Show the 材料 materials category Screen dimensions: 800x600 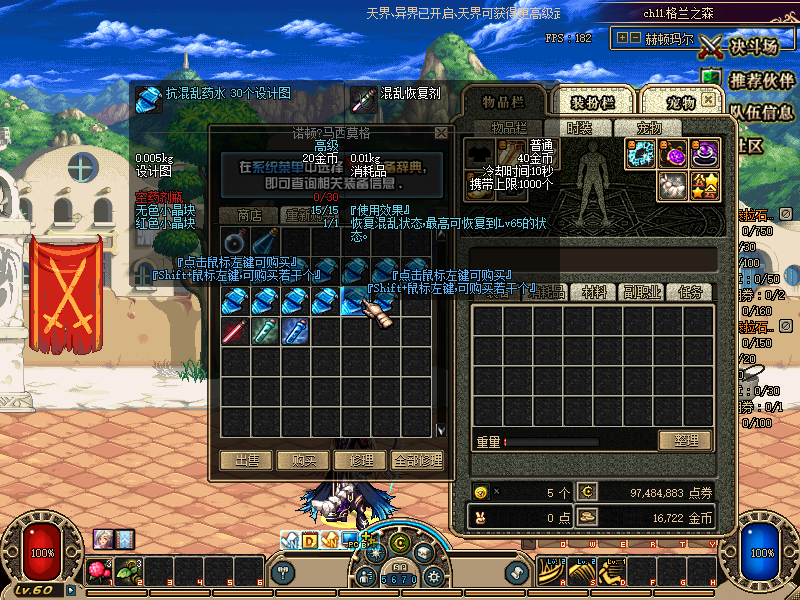tap(594, 292)
